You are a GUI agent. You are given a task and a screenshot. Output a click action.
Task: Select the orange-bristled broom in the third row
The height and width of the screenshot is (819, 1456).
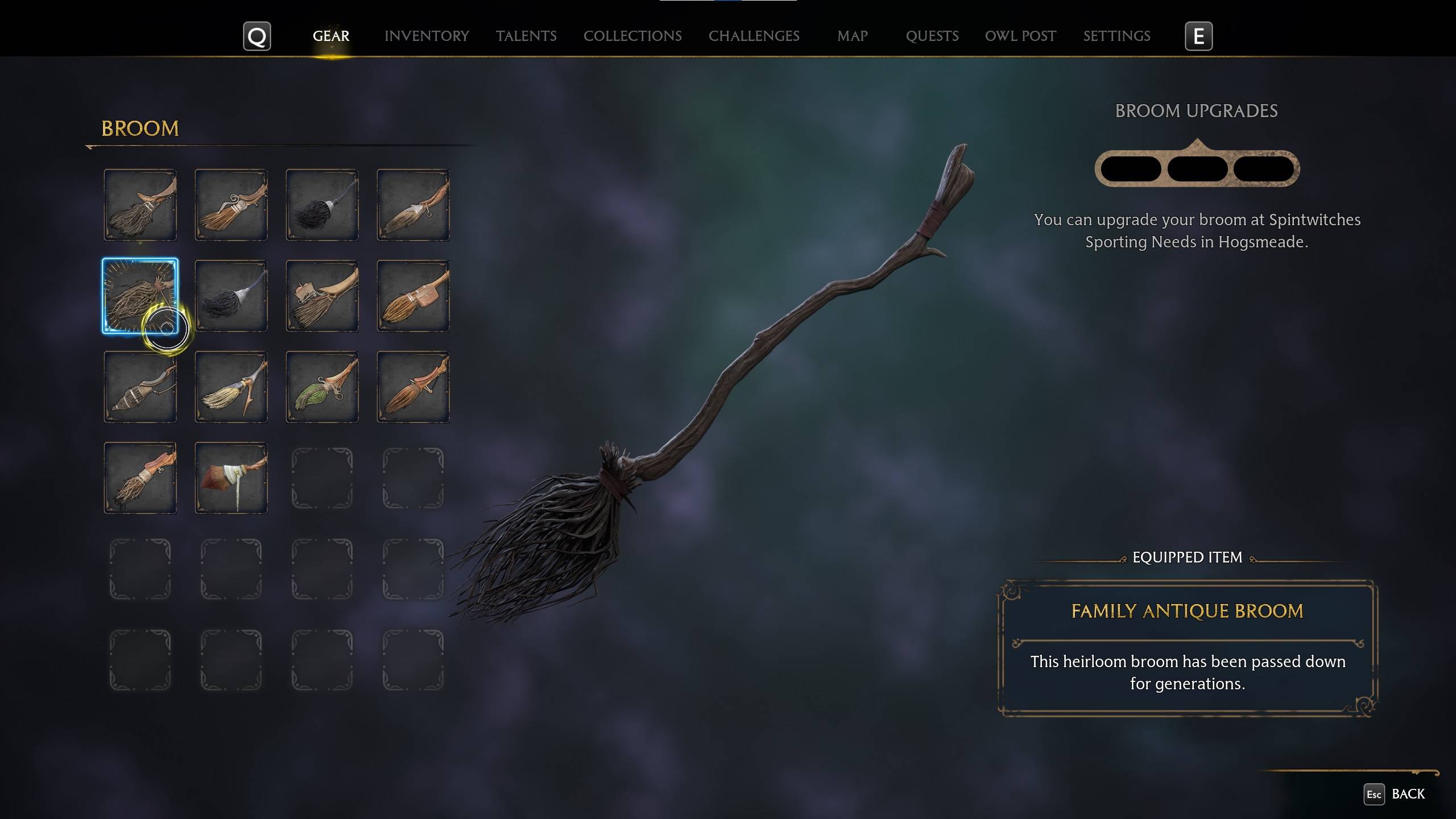click(x=413, y=387)
